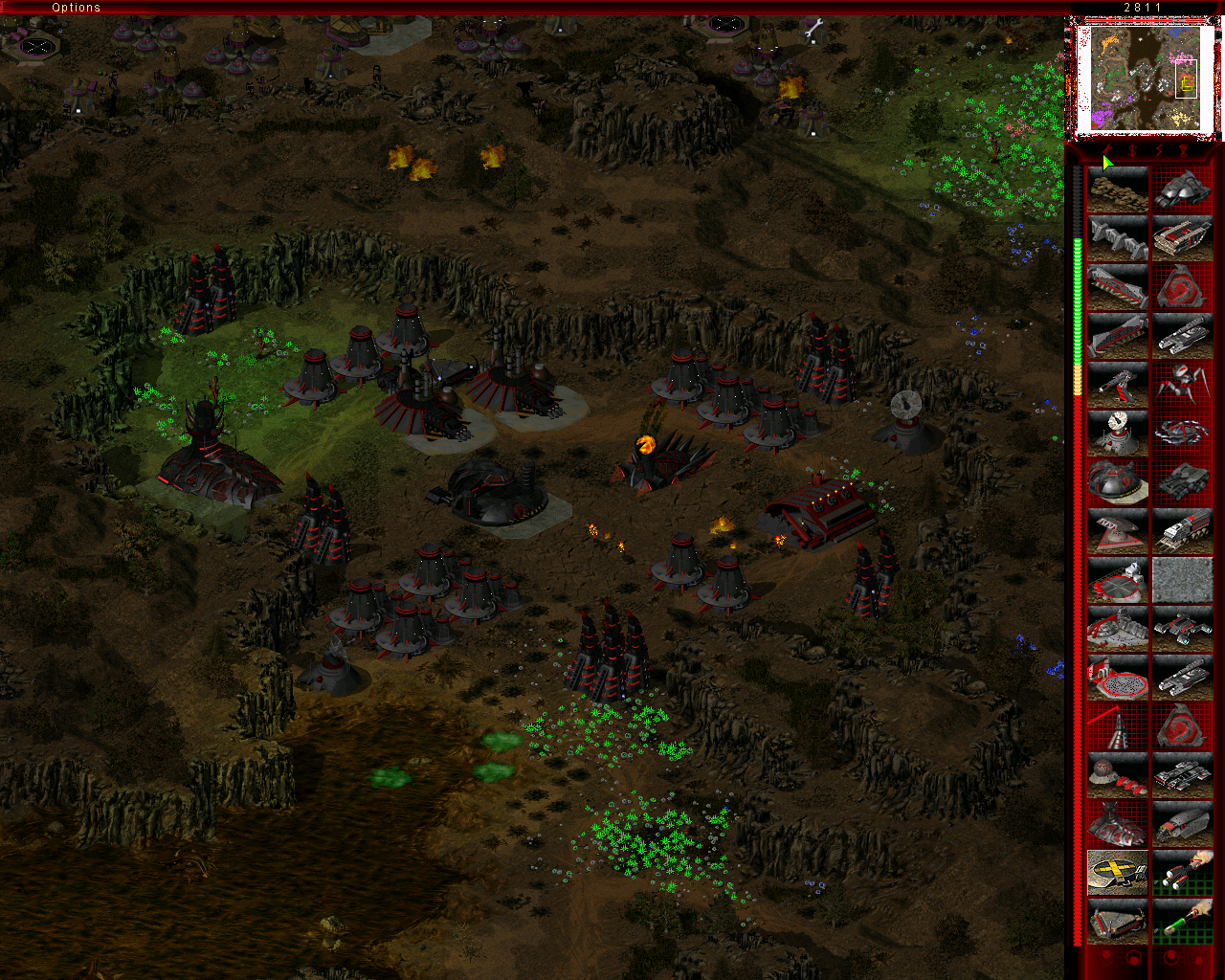Queue the radar dish structure
Screen dimensions: 1225x980
coord(1117,434)
